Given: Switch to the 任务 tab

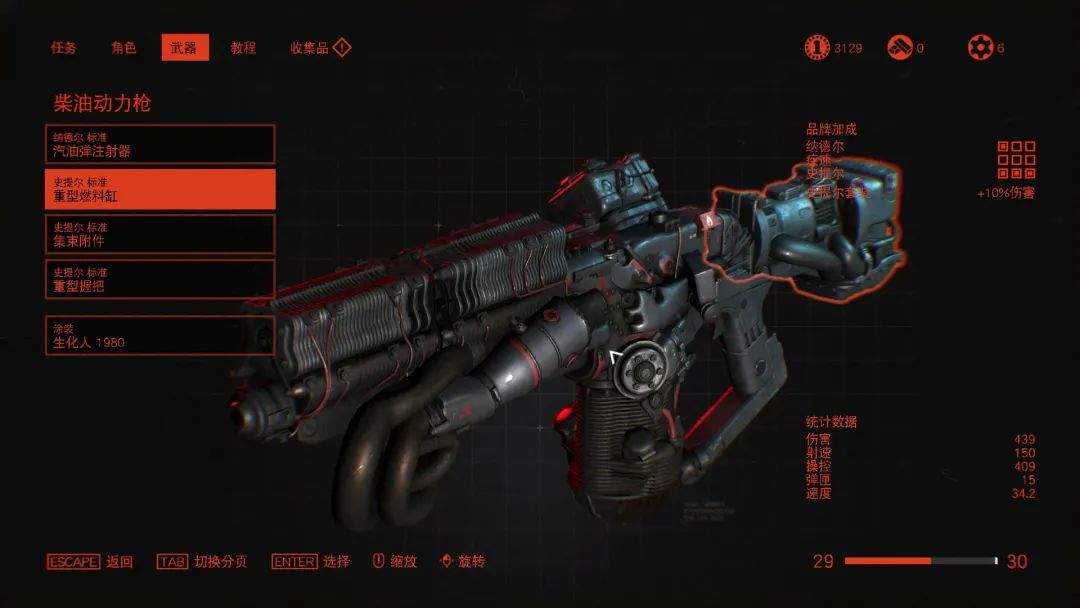Looking at the screenshot, I should 64,48.
